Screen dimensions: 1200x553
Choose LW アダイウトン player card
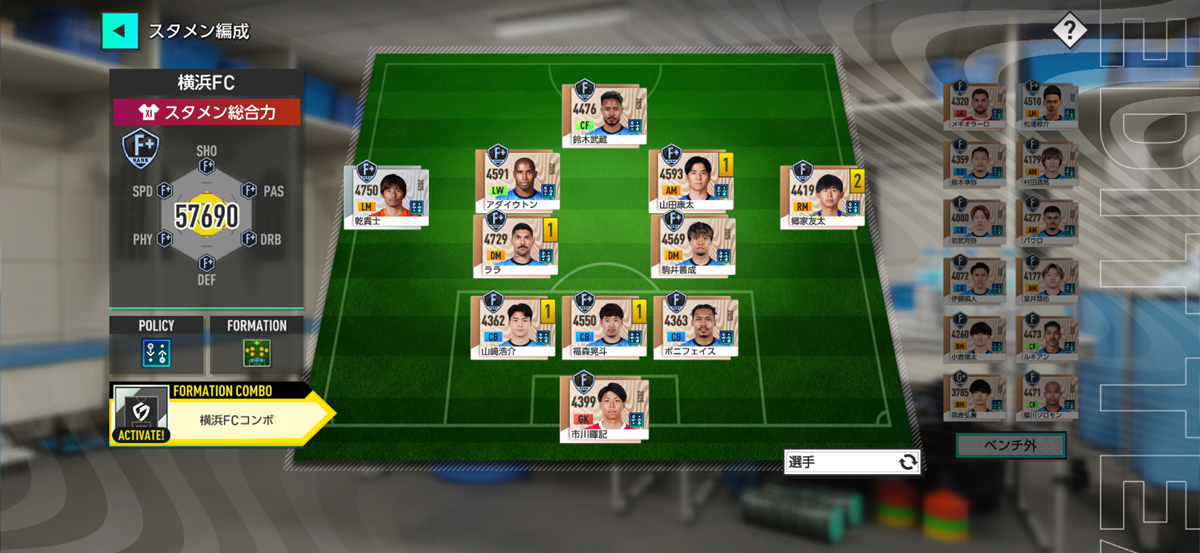(516, 180)
